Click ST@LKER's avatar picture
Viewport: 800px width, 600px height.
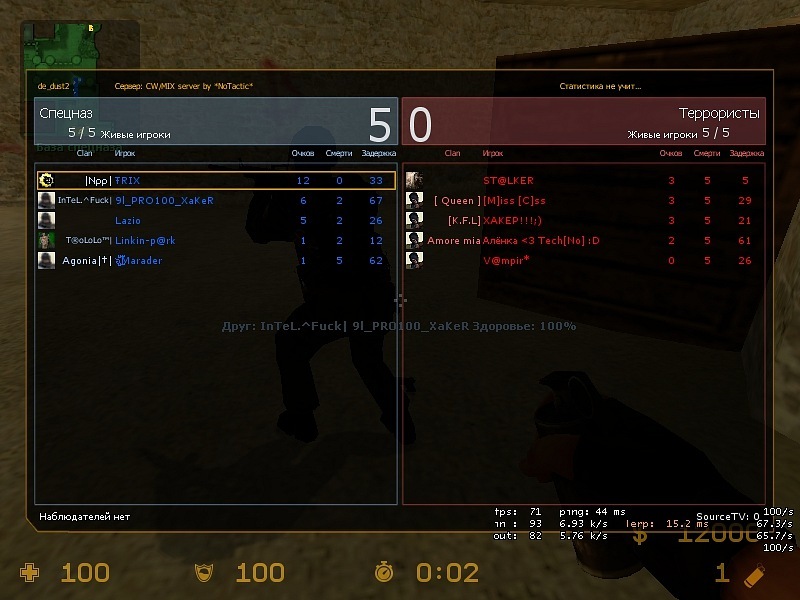coord(414,181)
